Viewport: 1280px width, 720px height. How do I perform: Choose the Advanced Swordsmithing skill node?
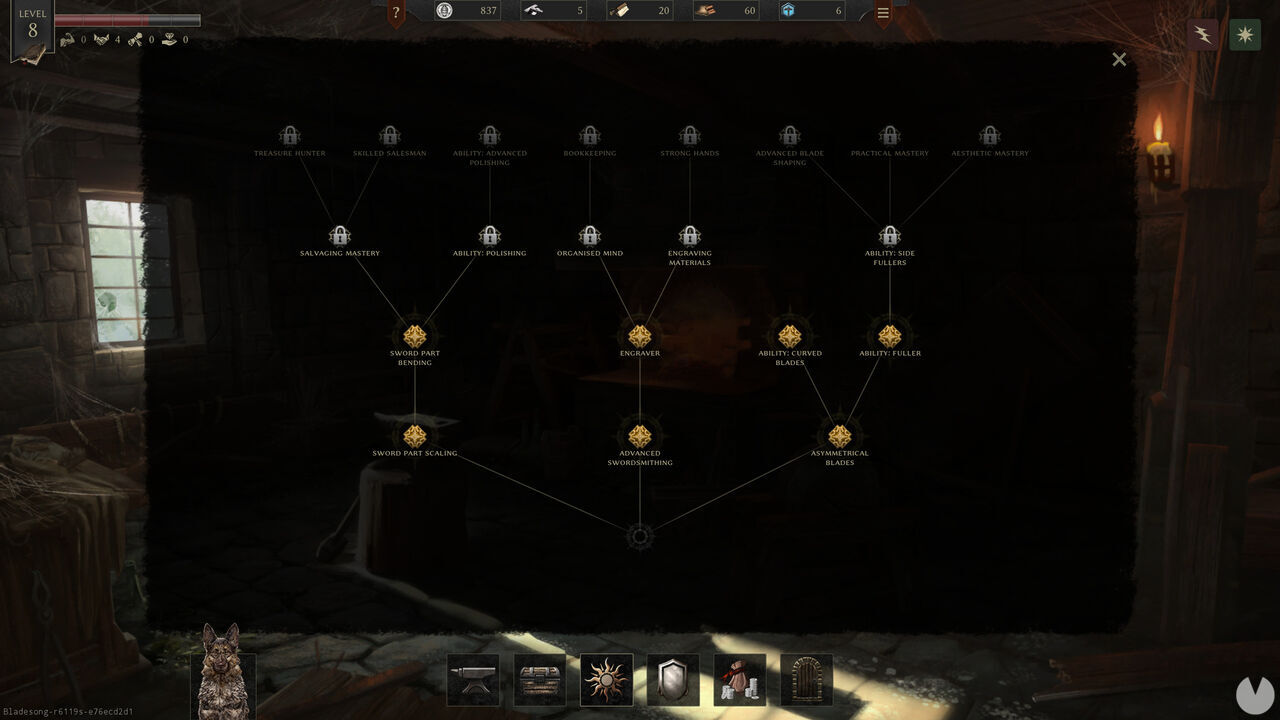pos(640,436)
